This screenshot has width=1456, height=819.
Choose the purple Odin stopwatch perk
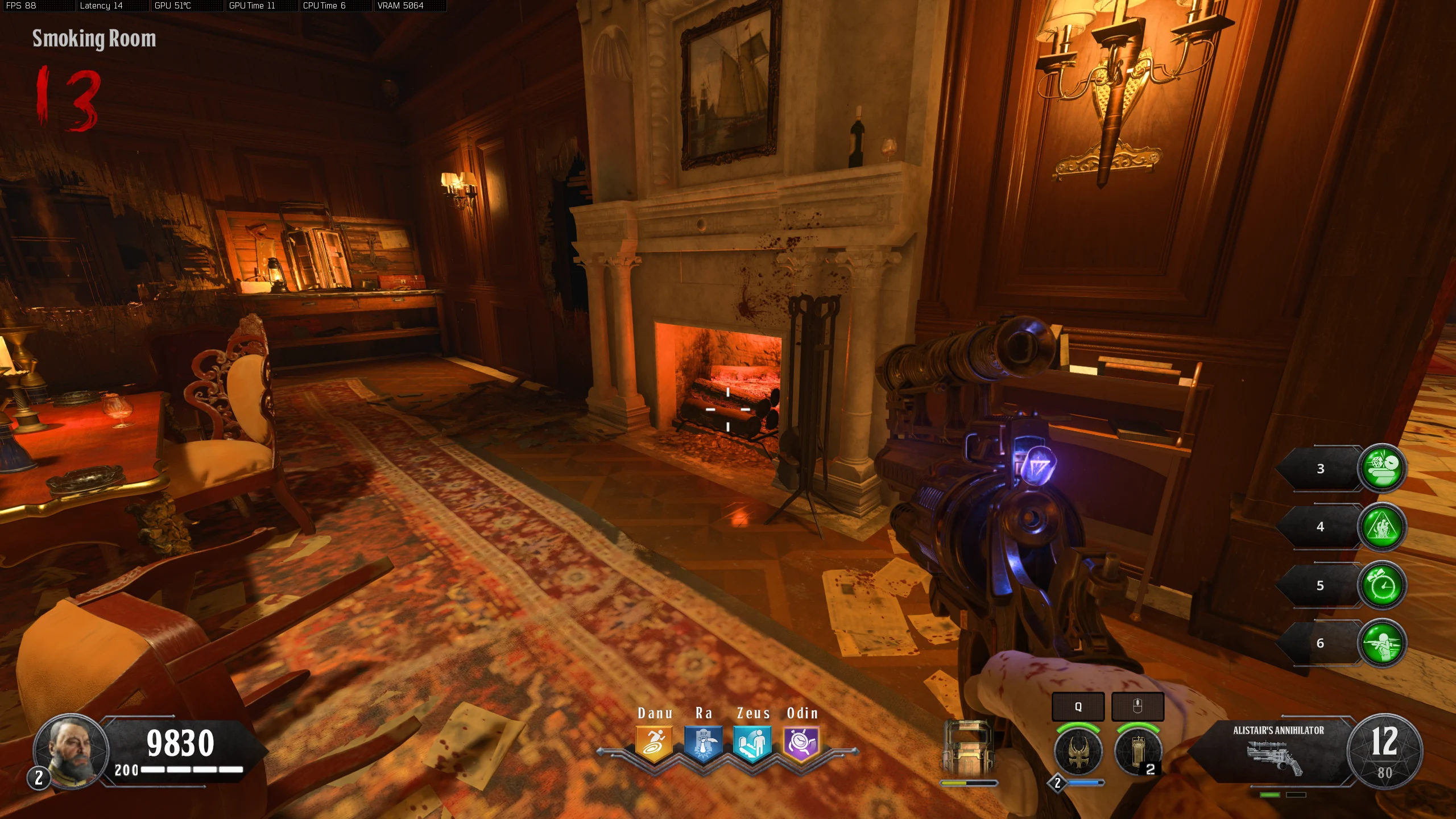pos(801,743)
